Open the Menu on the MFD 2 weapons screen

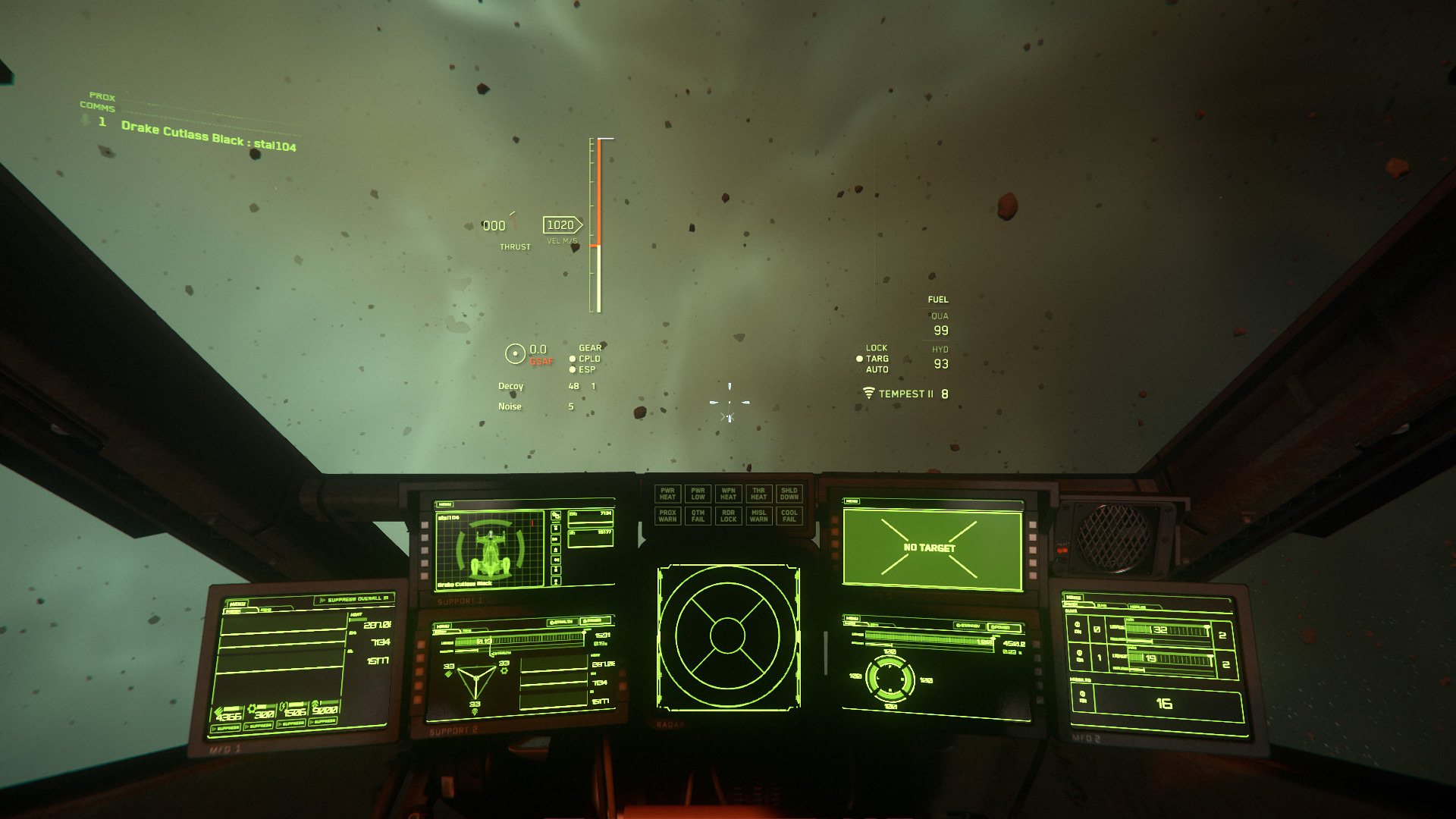pos(1073,598)
